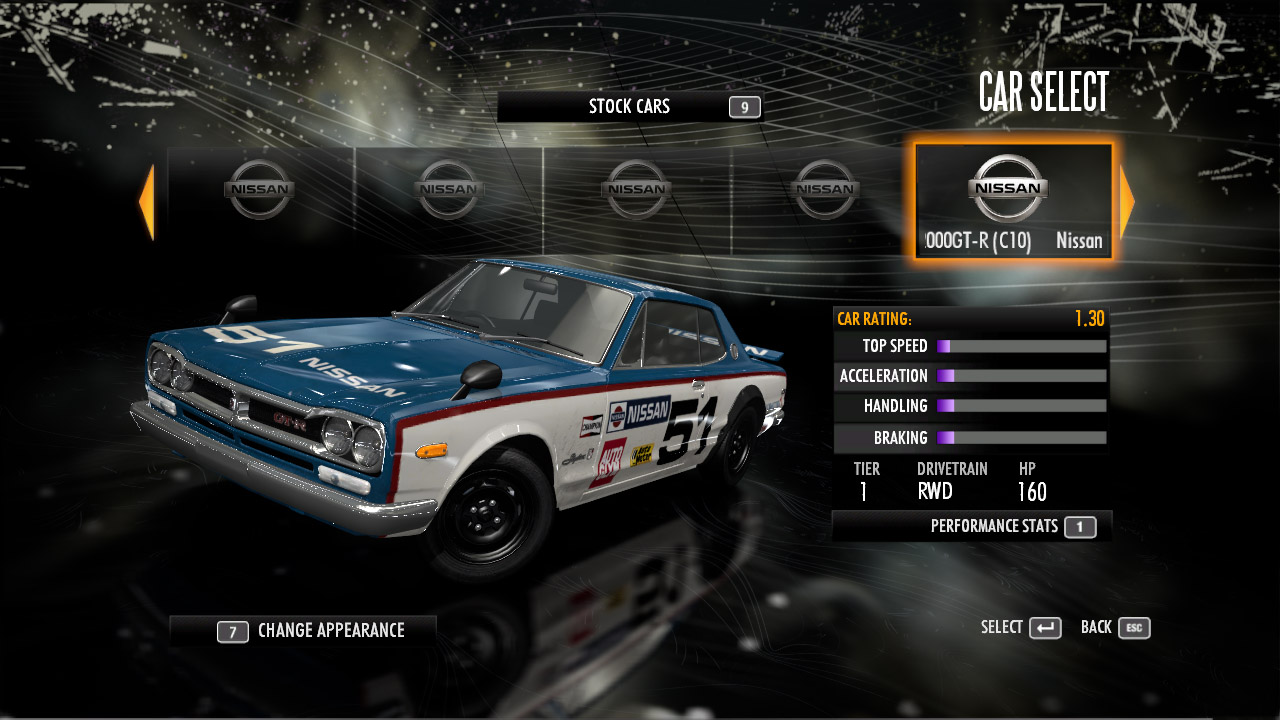Confirm car with Select
The height and width of the screenshot is (720, 1280).
coord(1020,628)
